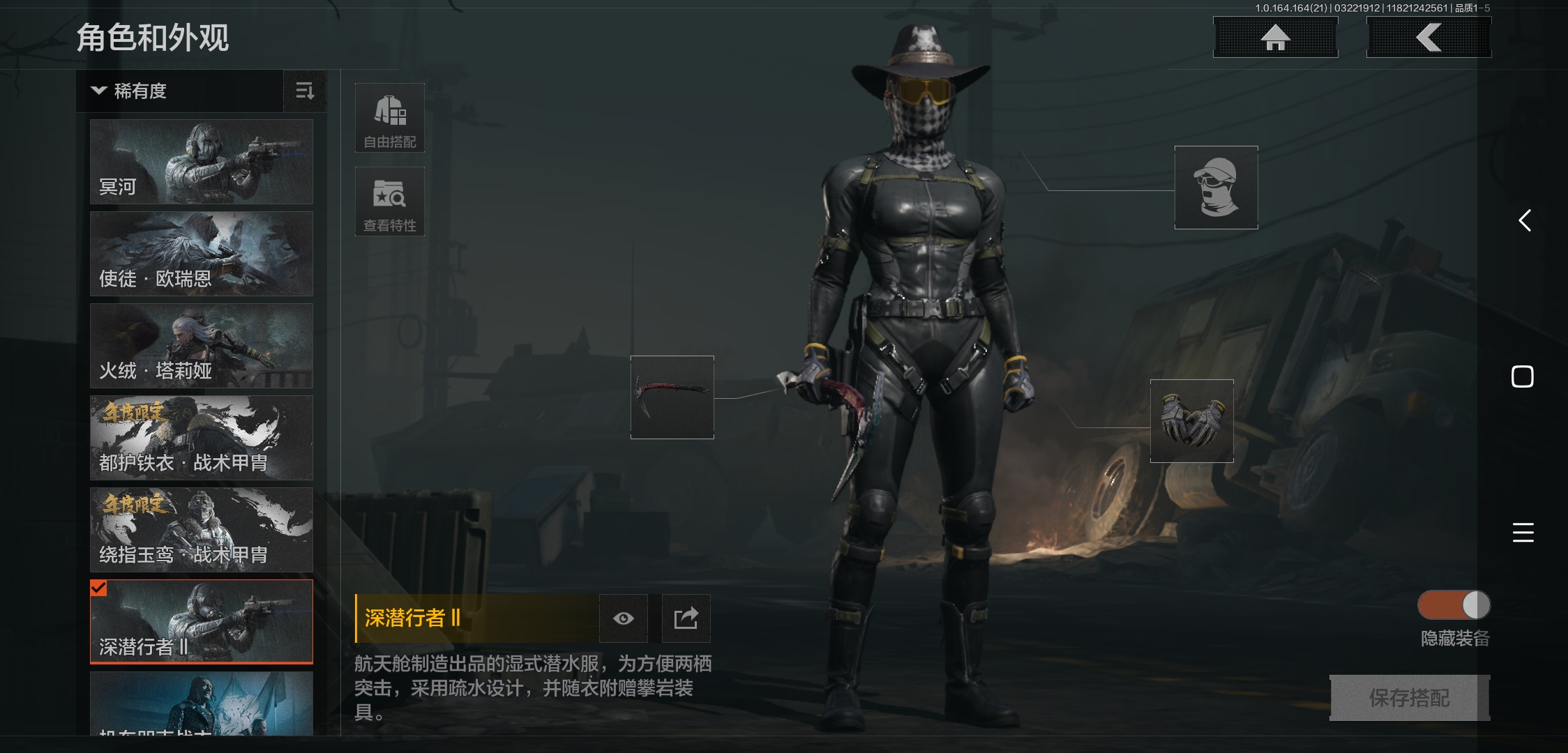Click the home icon at top right
Viewport: 1568px width, 753px height.
coord(1275,38)
